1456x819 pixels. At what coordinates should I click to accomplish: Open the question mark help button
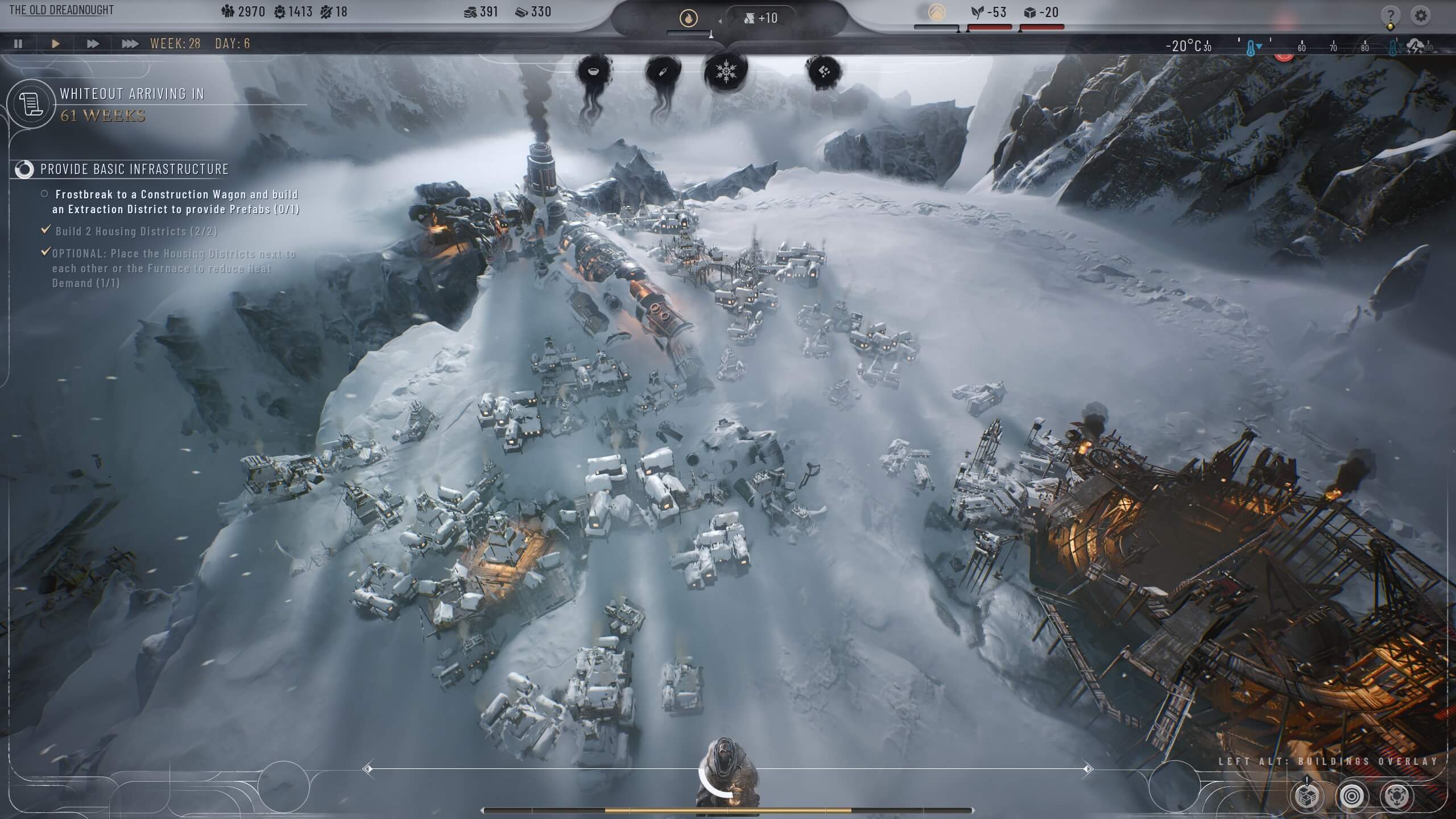coord(1390,15)
